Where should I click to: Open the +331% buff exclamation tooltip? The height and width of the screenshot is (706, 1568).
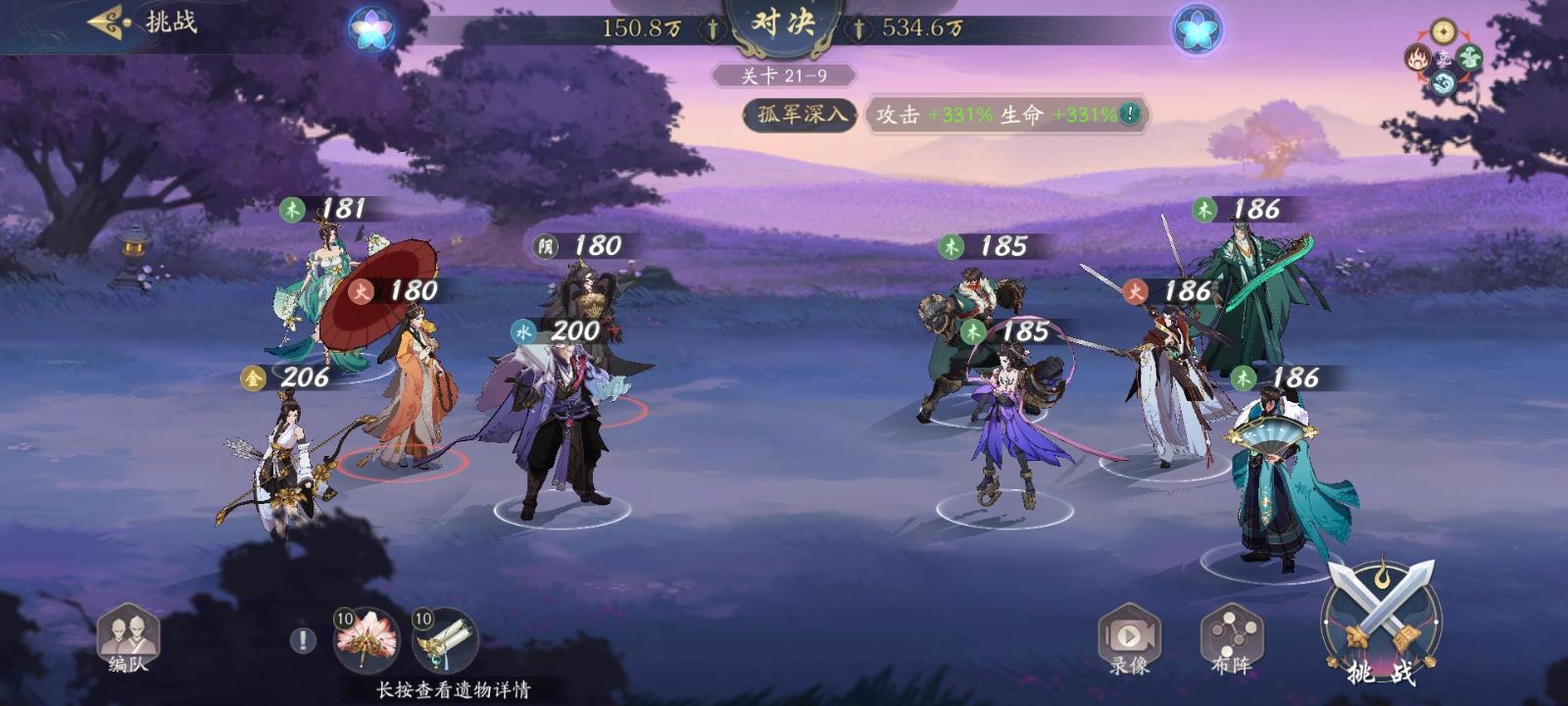click(1128, 113)
